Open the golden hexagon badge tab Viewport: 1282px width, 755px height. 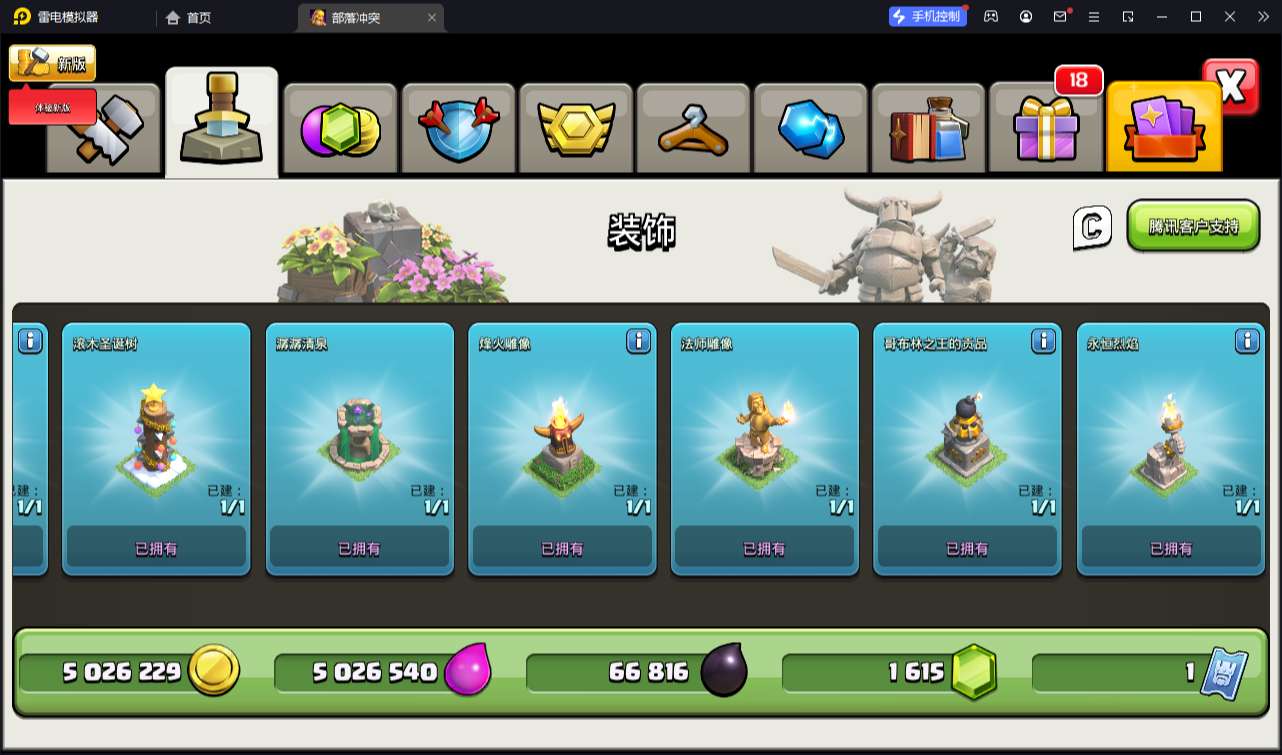click(575, 129)
